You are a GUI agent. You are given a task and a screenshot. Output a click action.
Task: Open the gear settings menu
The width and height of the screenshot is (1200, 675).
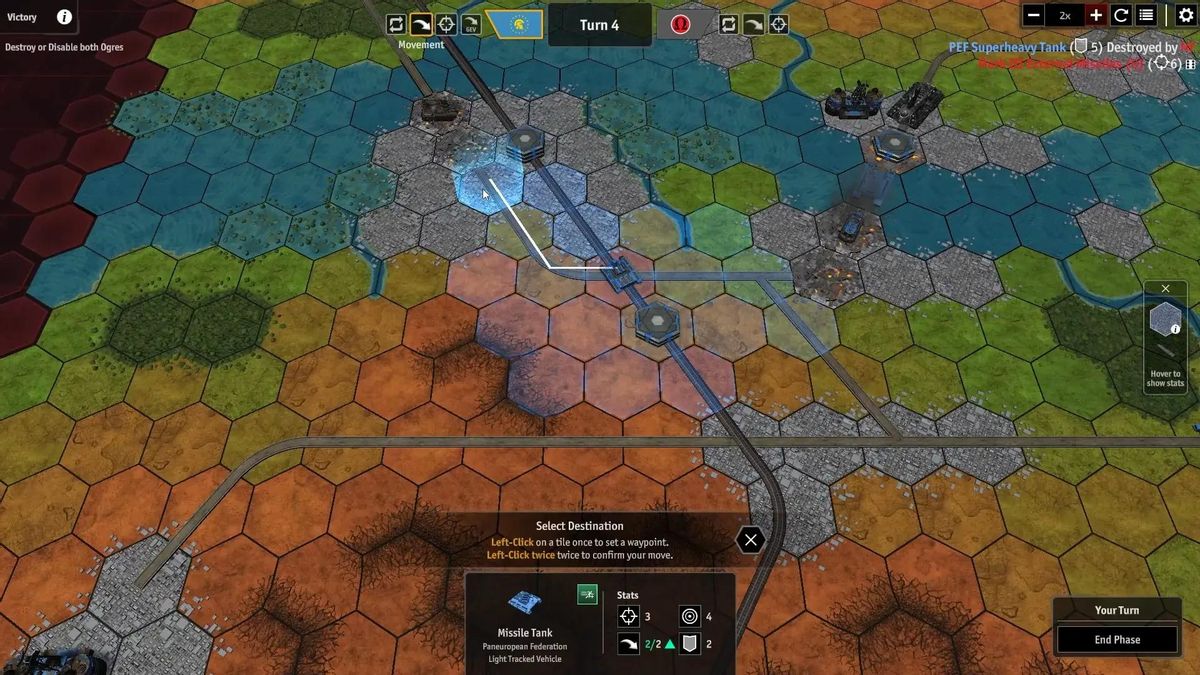click(x=1186, y=15)
